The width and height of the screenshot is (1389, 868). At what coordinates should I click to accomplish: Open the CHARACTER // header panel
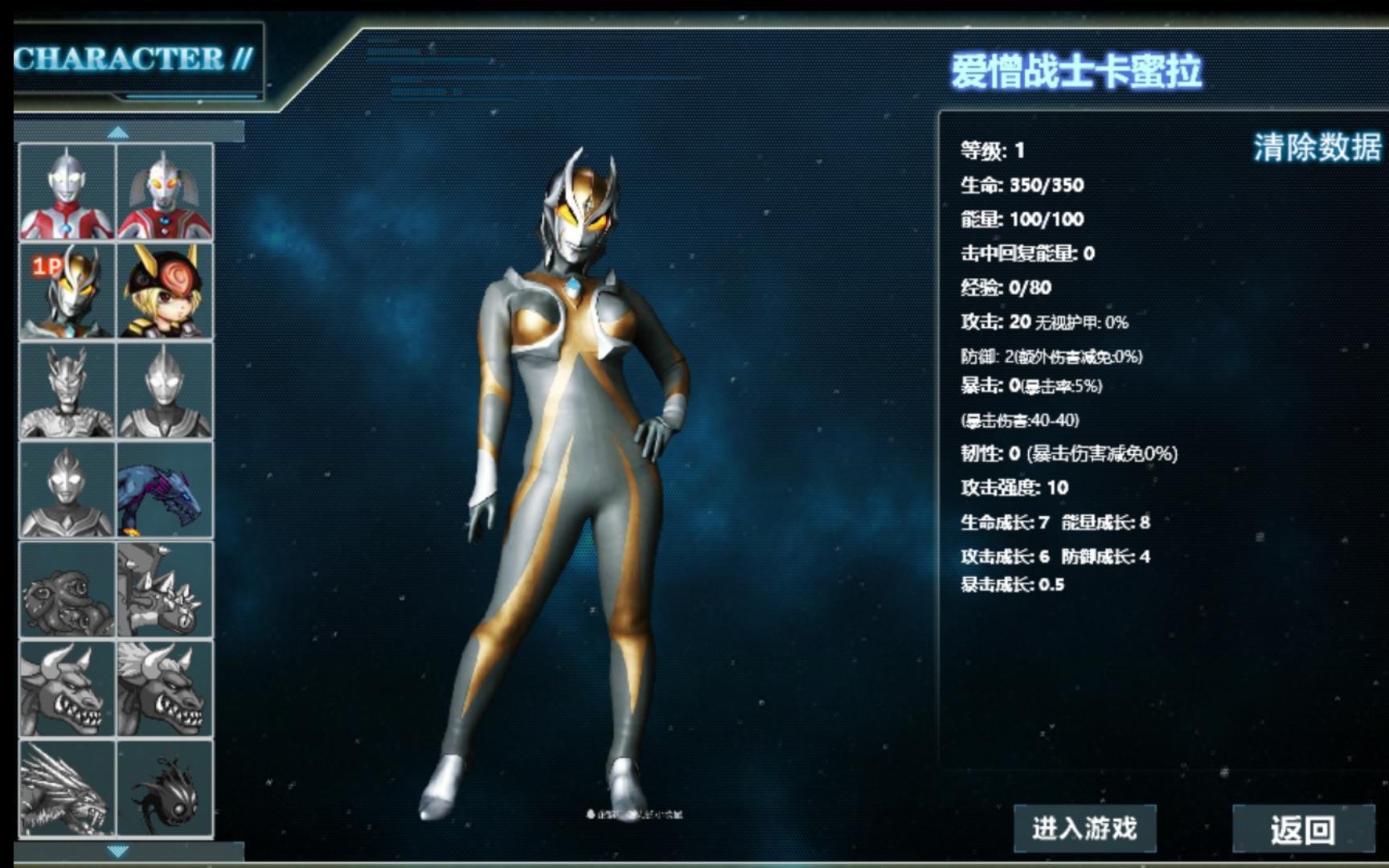coord(133,57)
